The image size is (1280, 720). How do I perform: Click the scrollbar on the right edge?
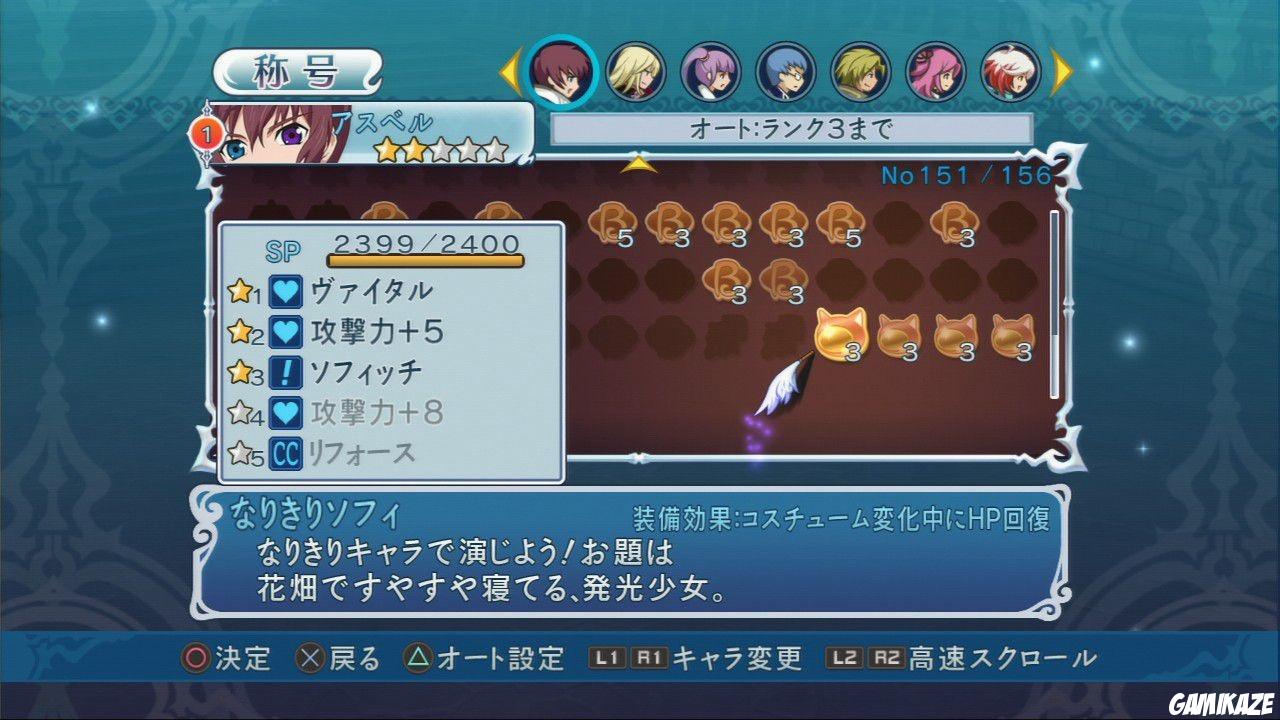[1055, 300]
